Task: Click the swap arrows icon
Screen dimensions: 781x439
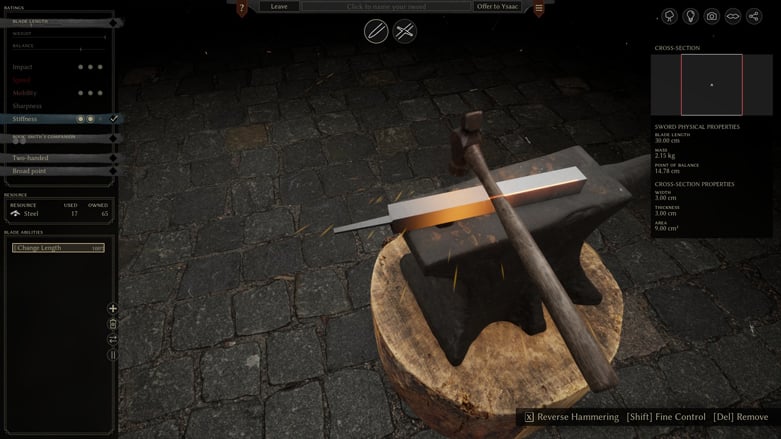Action: [x=113, y=339]
